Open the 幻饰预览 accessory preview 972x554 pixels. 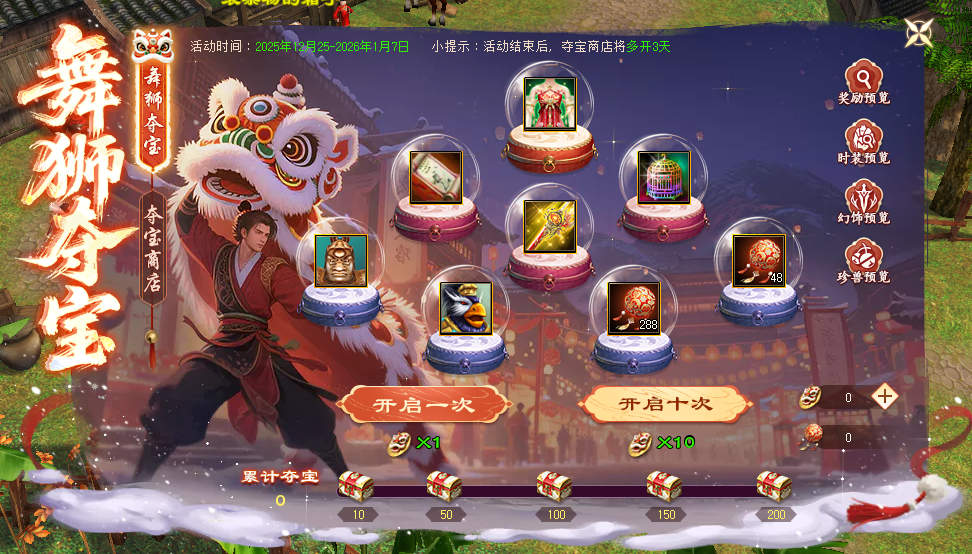point(863,202)
